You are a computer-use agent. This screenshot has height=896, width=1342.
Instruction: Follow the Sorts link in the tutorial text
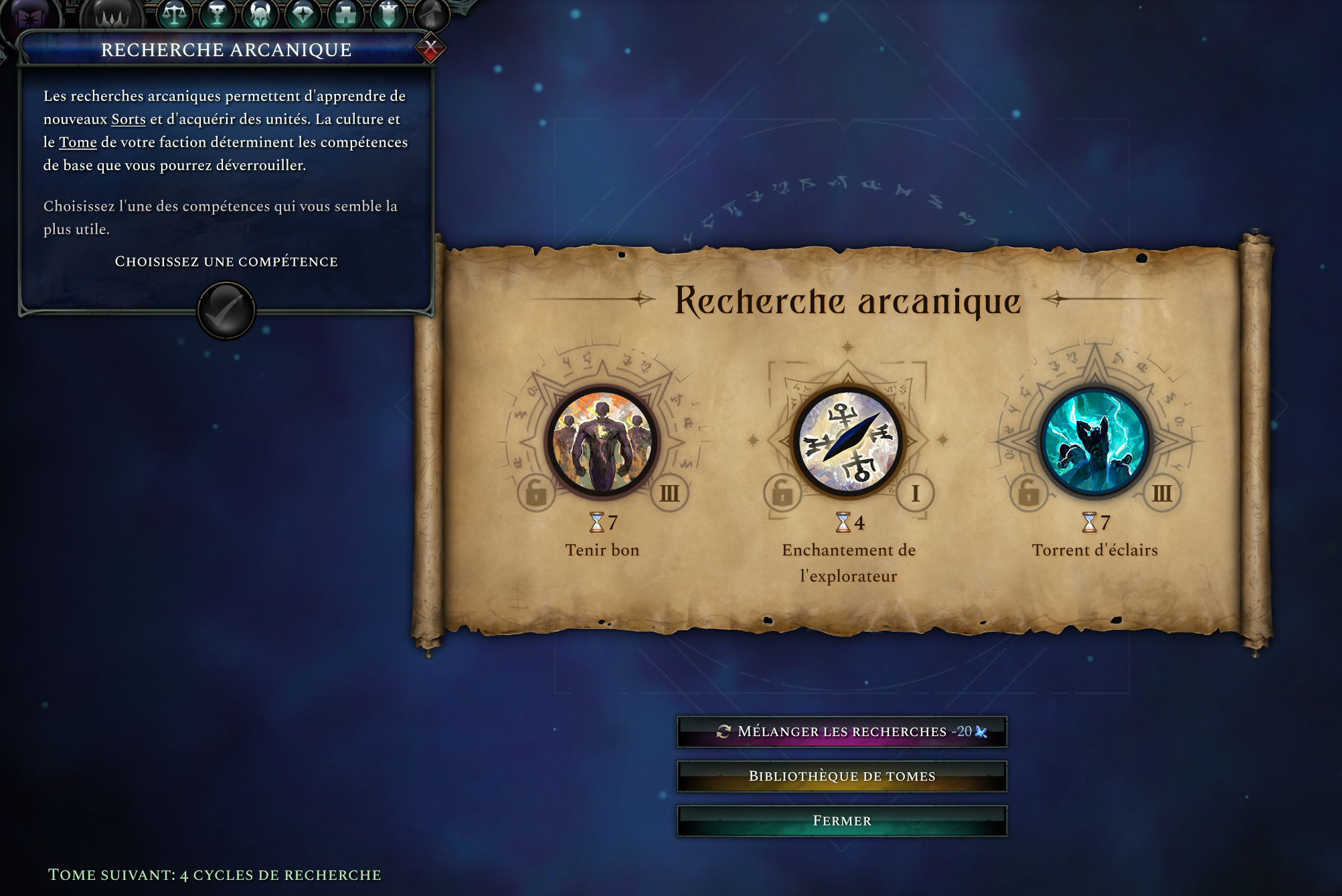point(129,120)
